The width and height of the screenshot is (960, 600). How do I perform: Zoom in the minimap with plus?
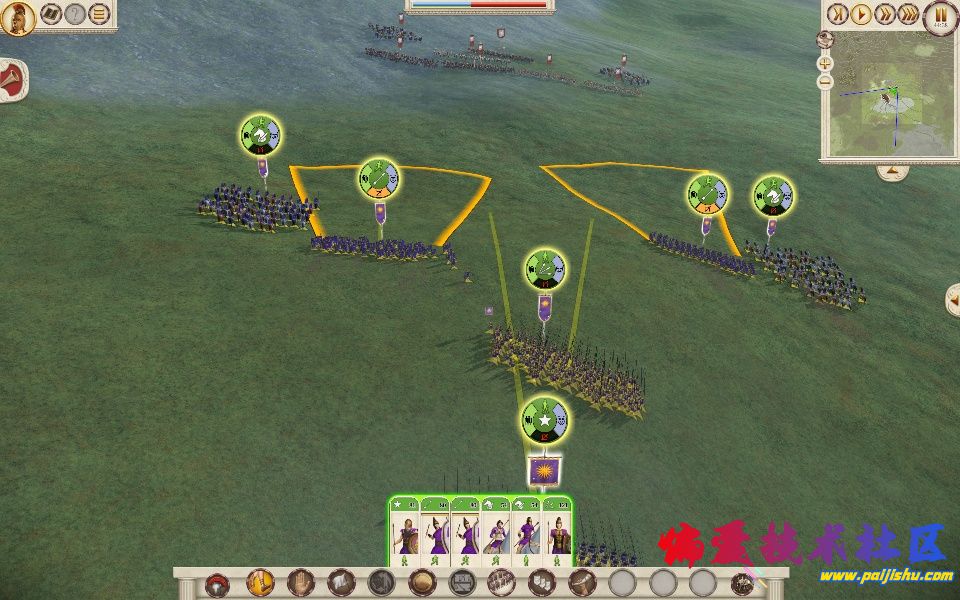[x=825, y=62]
